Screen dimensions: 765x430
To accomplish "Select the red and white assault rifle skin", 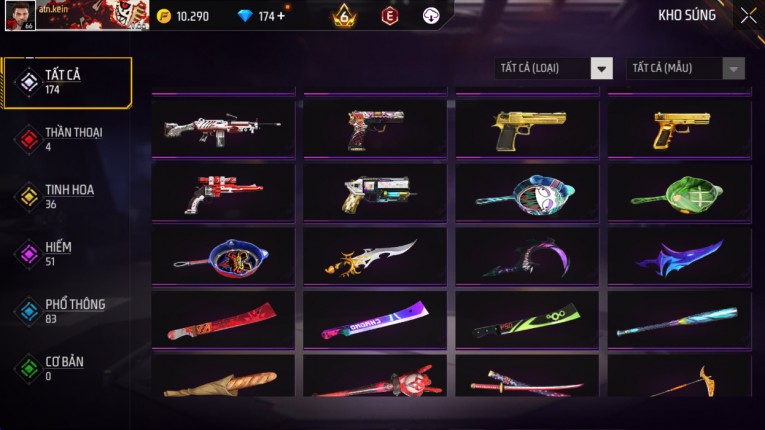I will pyautogui.click(x=223, y=128).
